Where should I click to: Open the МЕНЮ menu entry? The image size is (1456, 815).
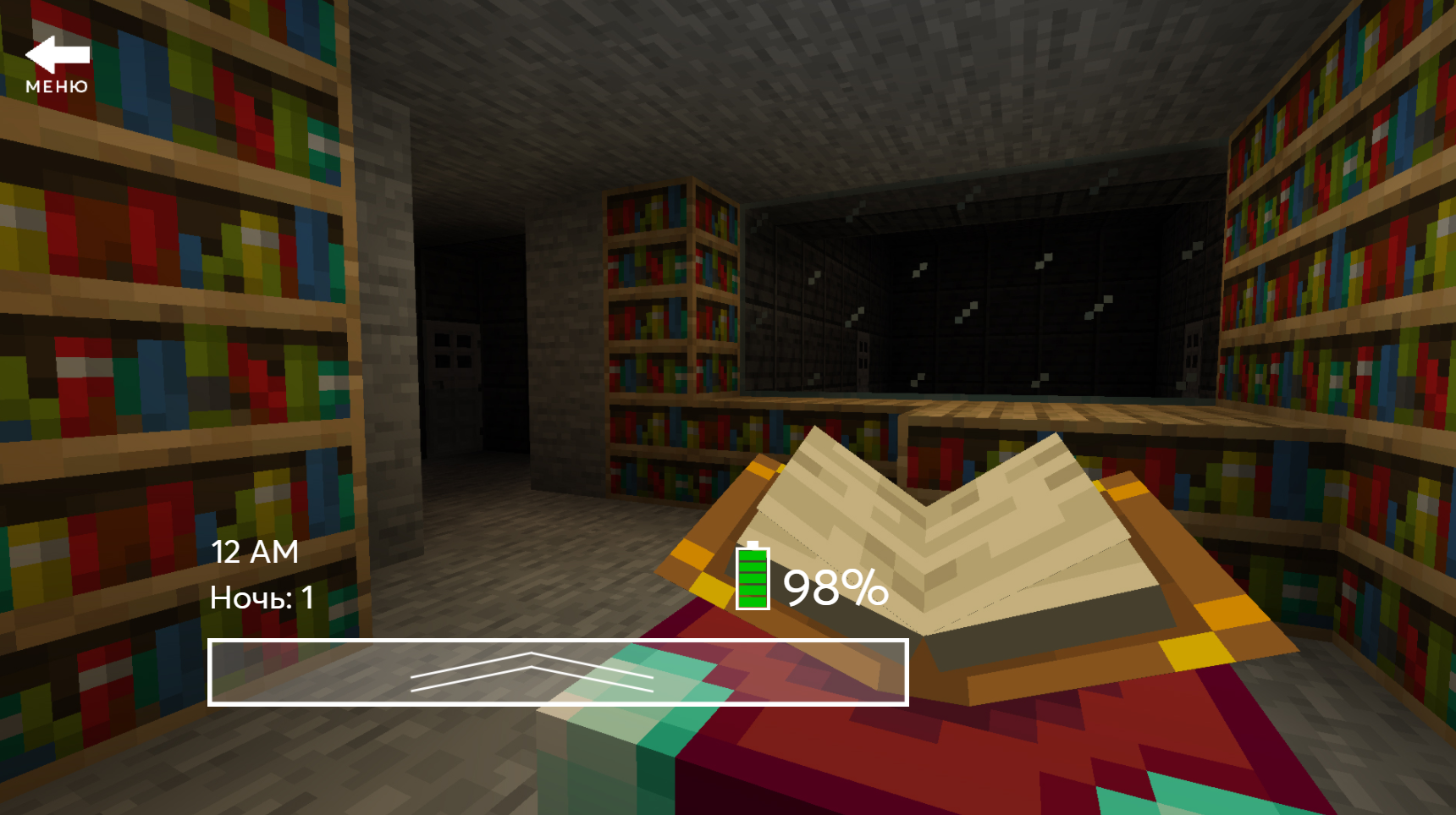(57, 85)
